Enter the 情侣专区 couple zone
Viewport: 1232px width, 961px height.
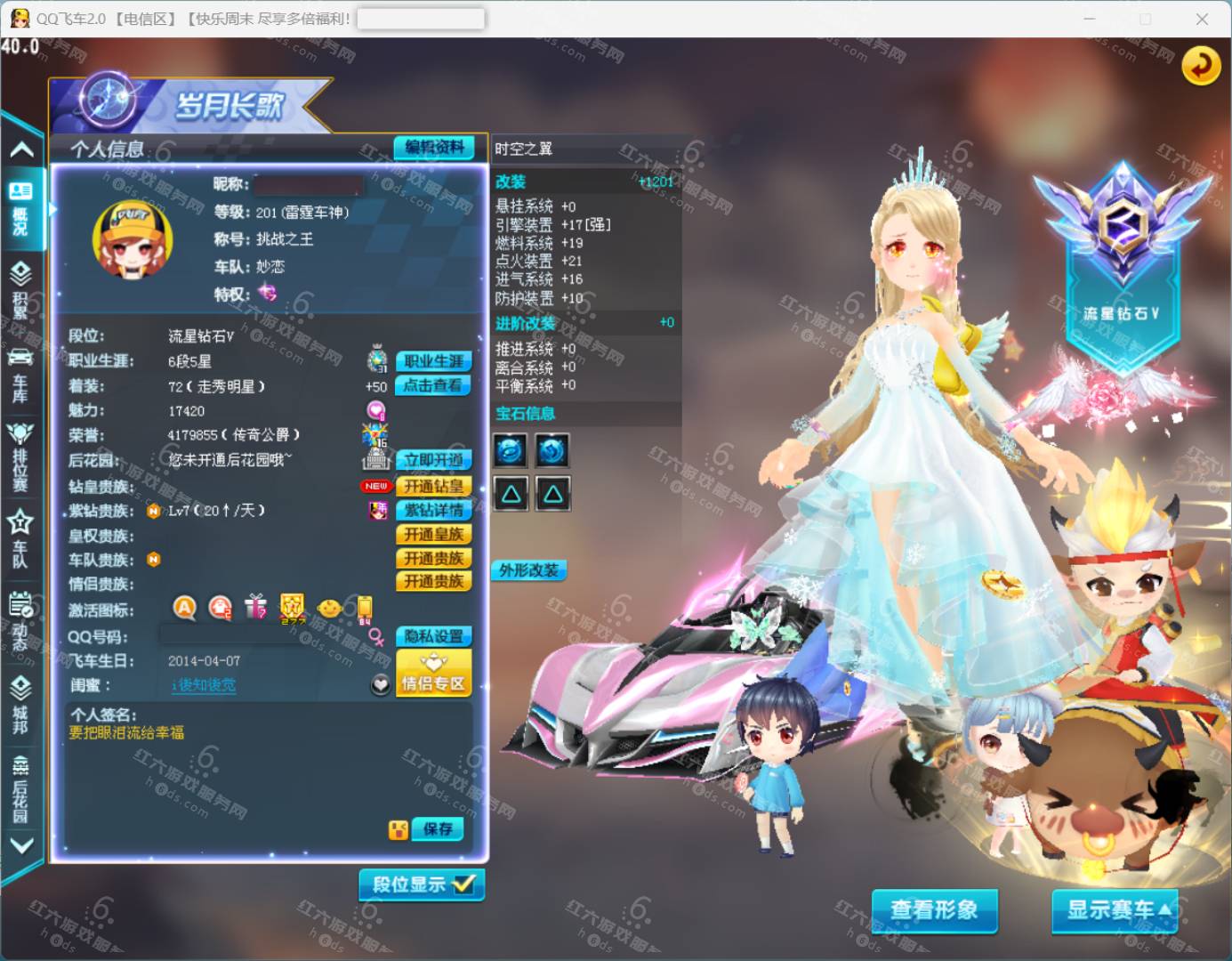pyautogui.click(x=433, y=674)
